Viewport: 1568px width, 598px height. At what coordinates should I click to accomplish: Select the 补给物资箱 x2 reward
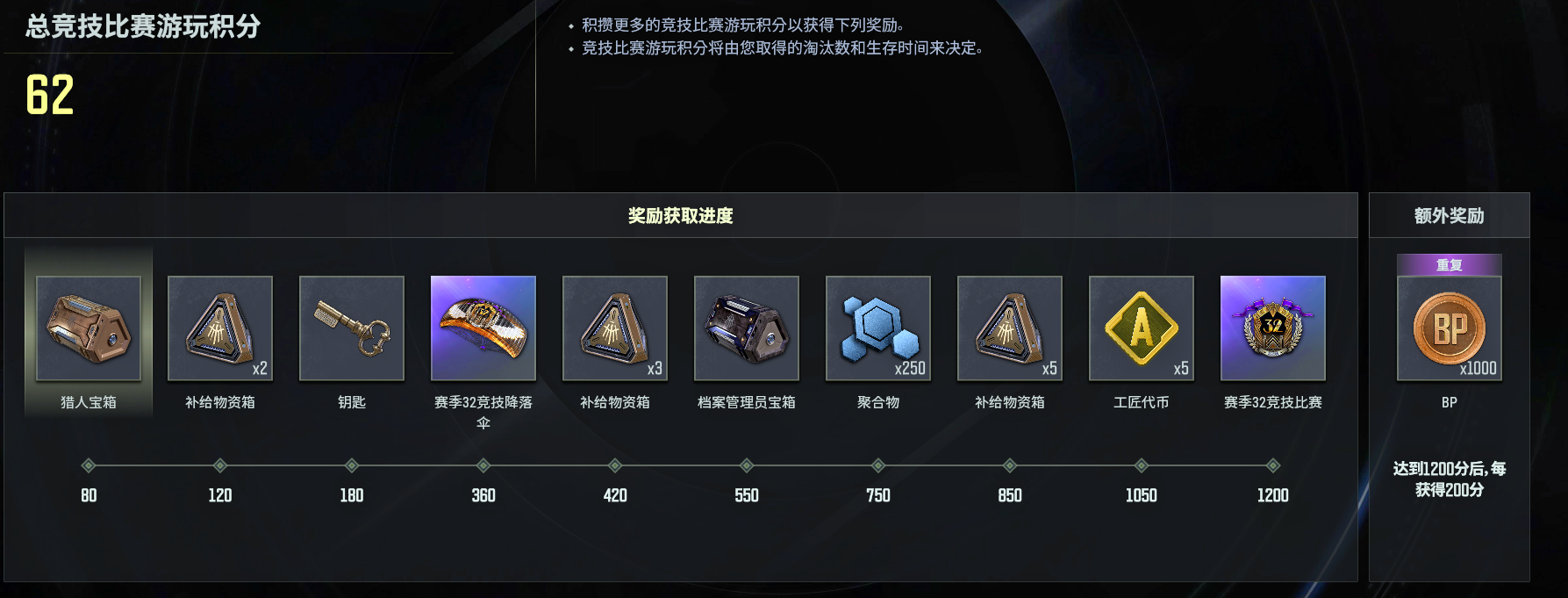click(220, 328)
